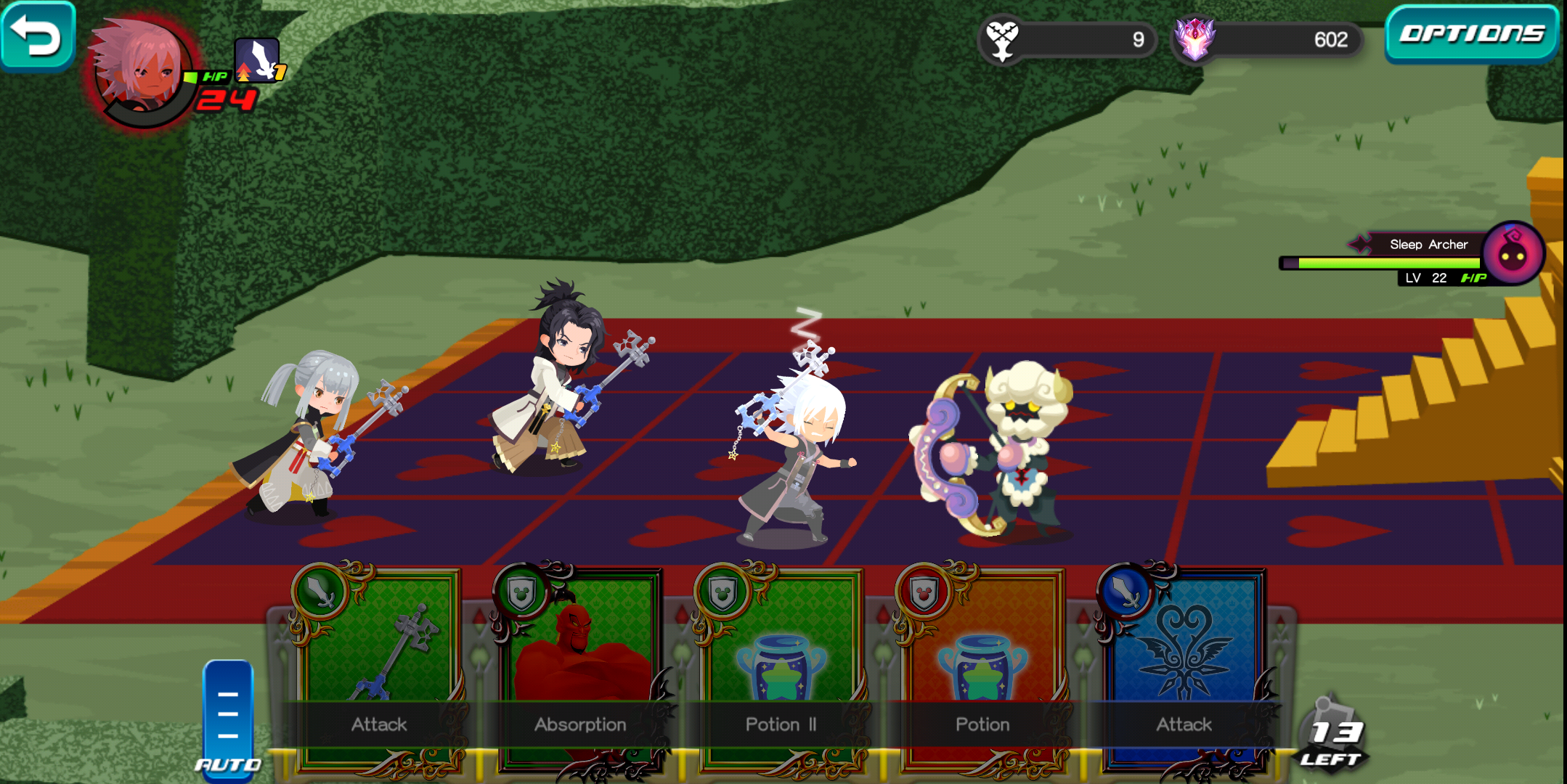
Task: Tap the pink-haired player portrait
Action: 143,71
